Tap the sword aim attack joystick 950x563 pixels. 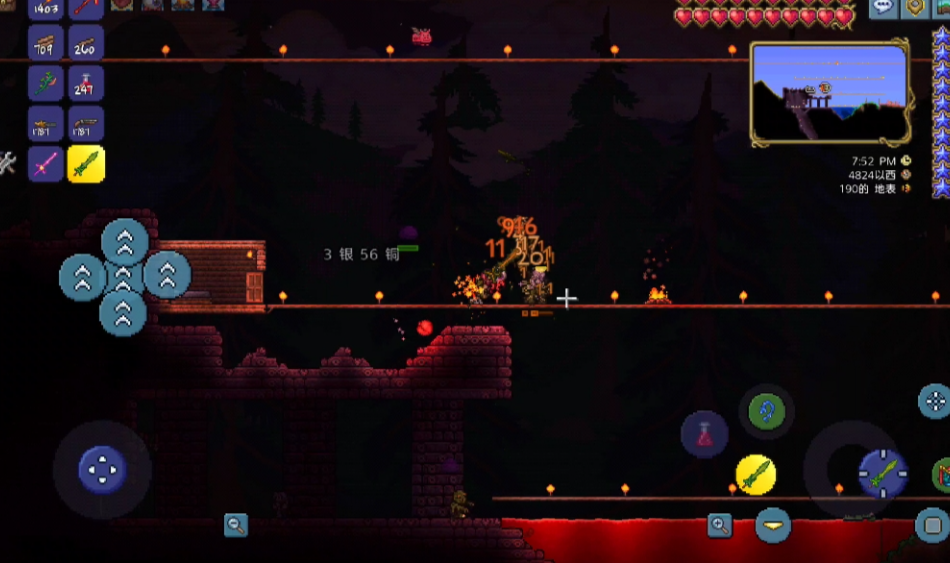point(882,473)
